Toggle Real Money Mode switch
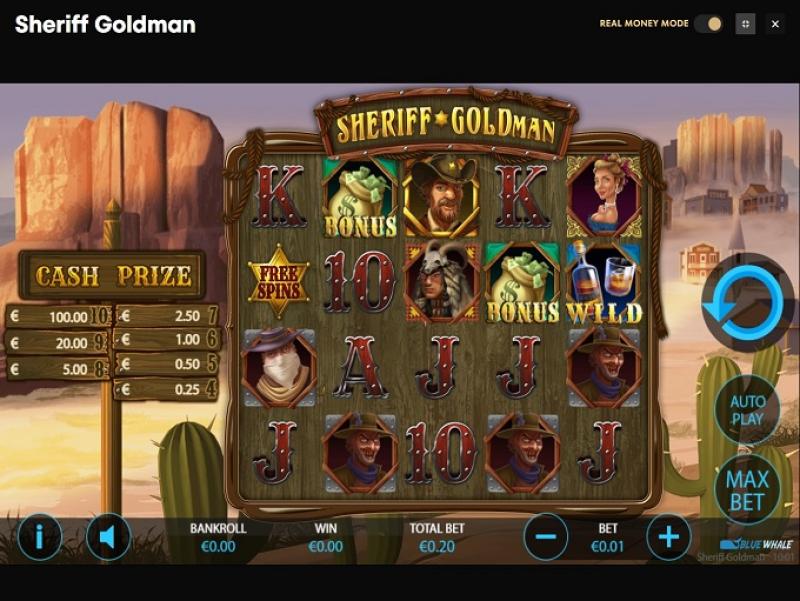The height and width of the screenshot is (601, 800). point(708,24)
